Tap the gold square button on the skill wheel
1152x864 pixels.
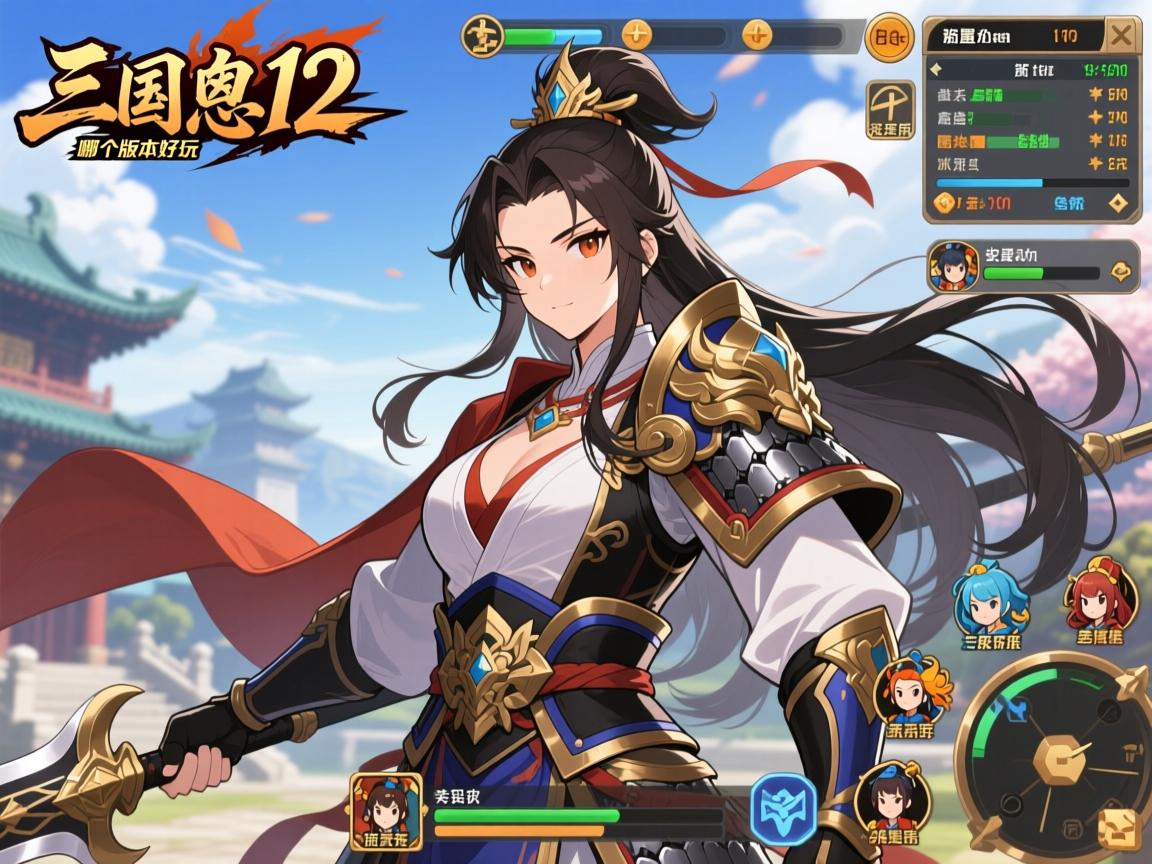coord(1118,828)
